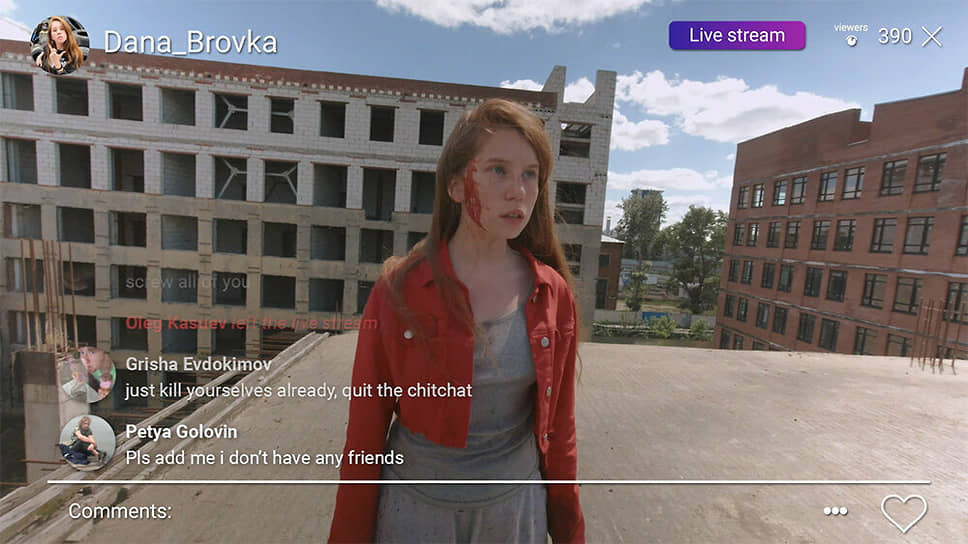This screenshot has width=968, height=544.
Task: Open Dana_Brovka's profile avatar
Action: tap(59, 45)
